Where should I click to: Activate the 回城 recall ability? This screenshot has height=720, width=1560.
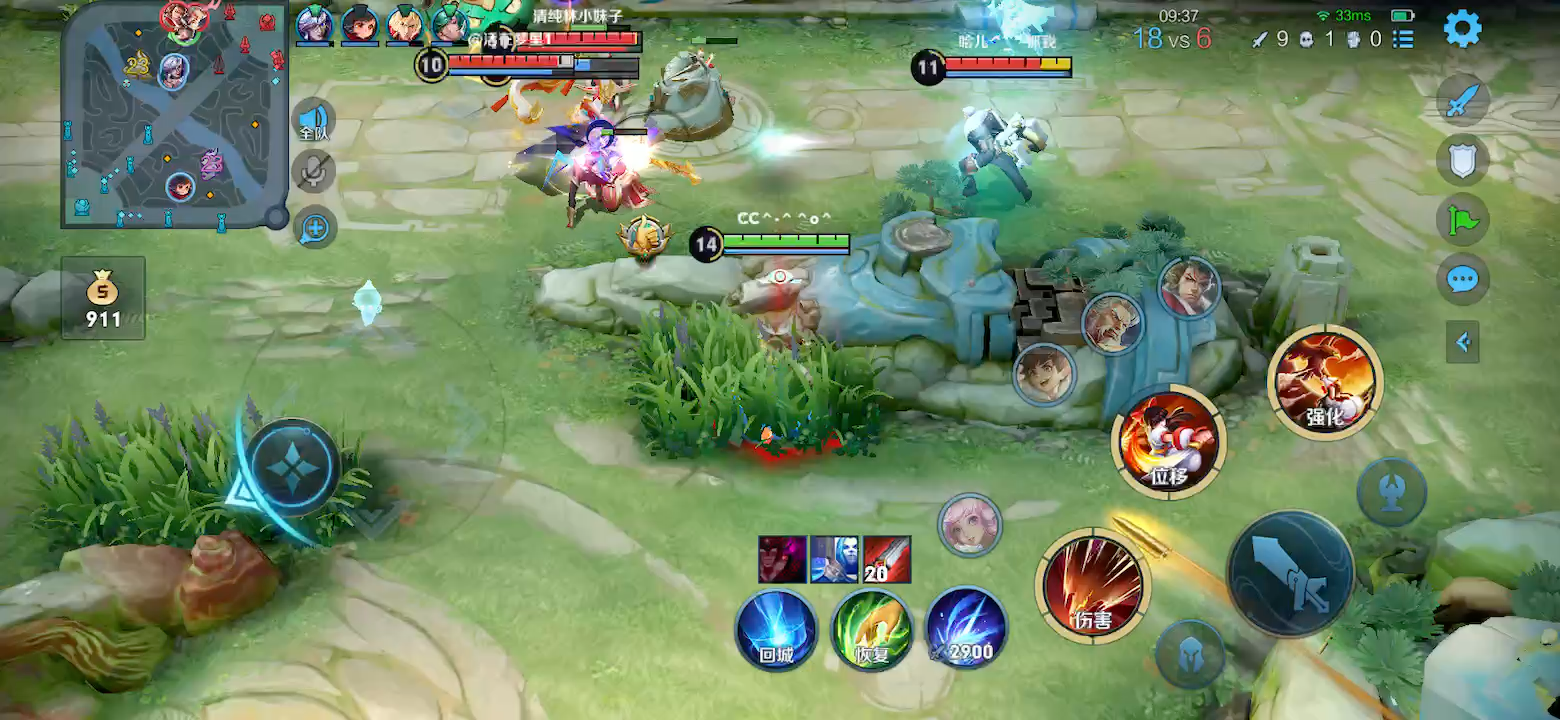(776, 630)
